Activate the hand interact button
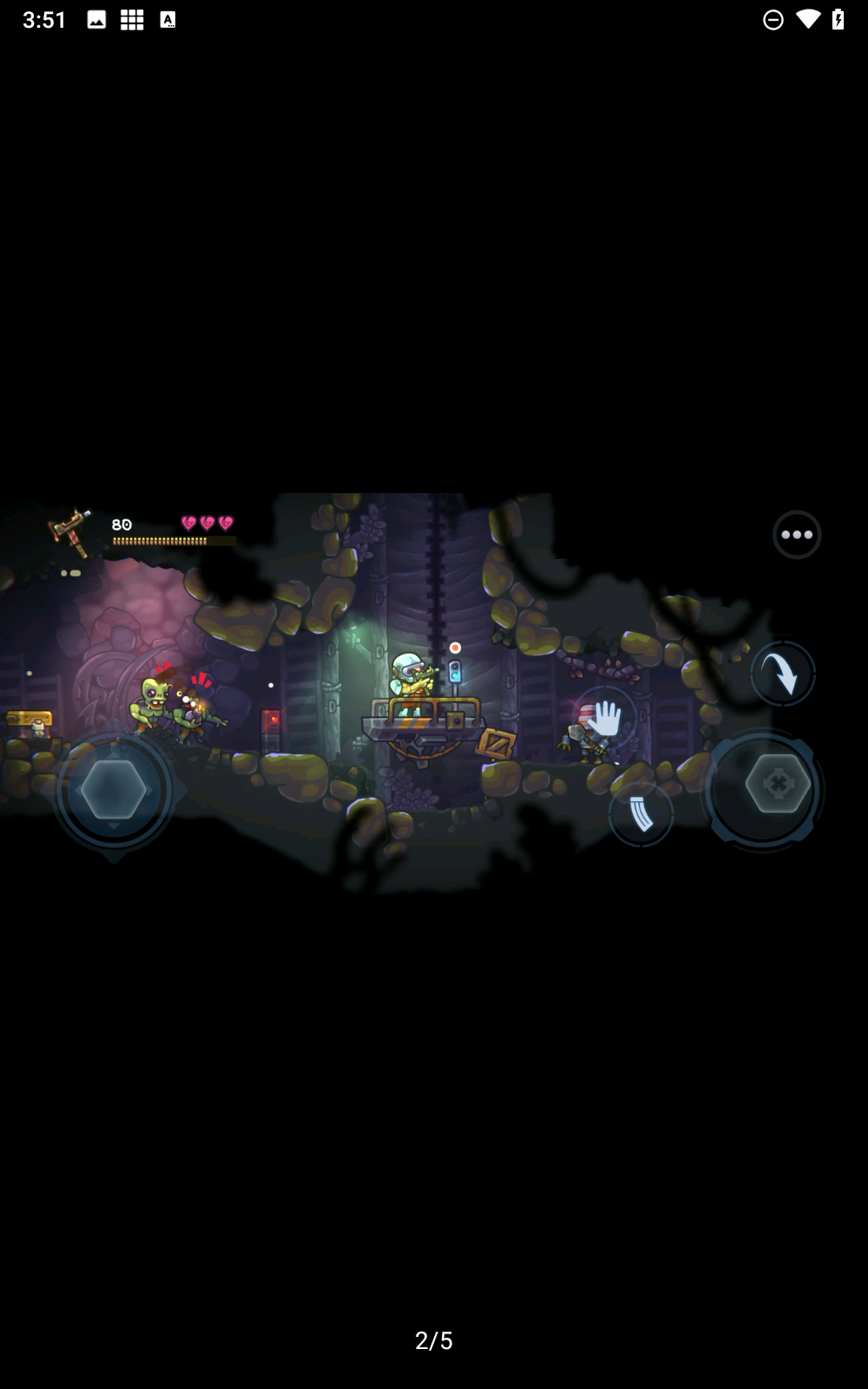Image resolution: width=868 pixels, height=1389 pixels. (x=604, y=719)
